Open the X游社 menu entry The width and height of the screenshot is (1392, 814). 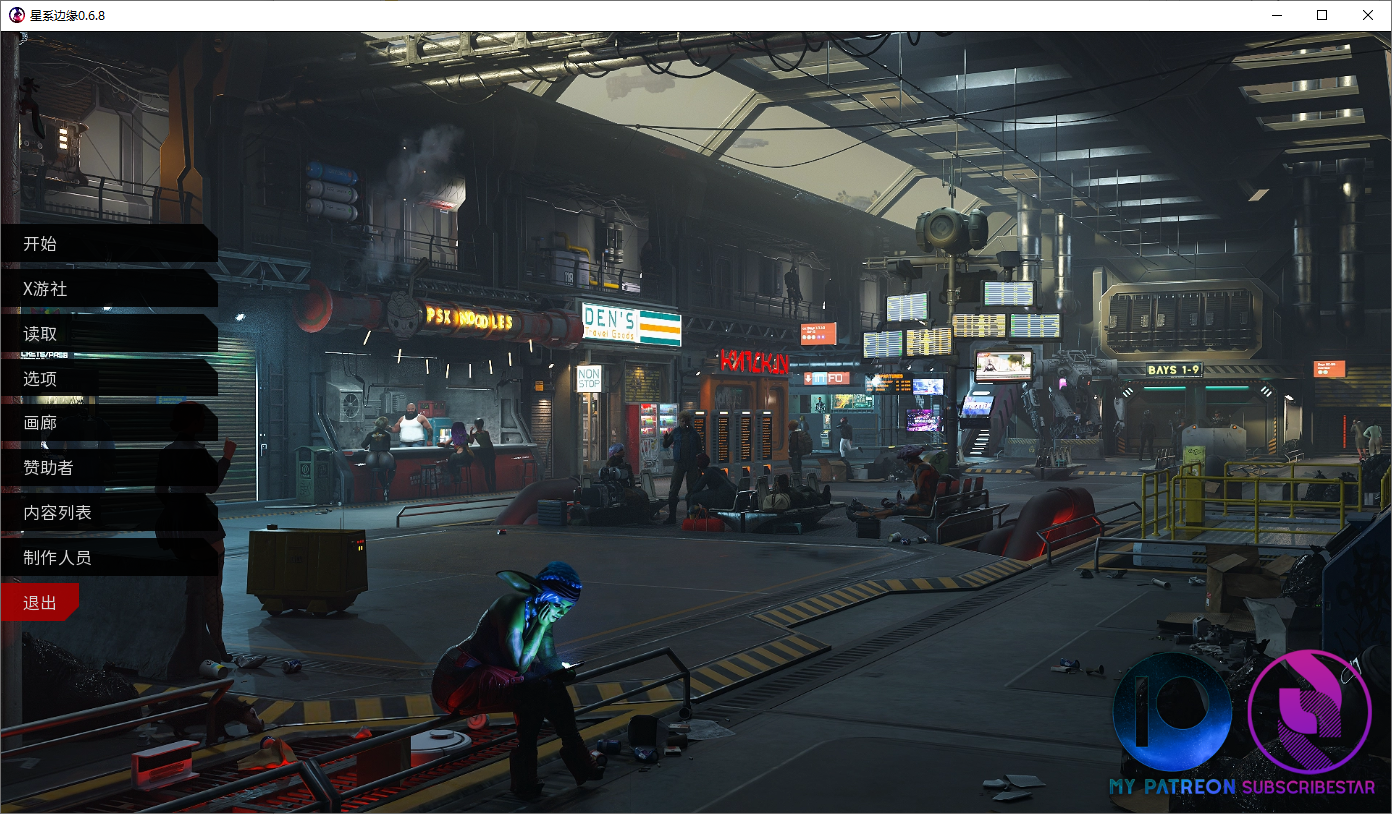click(45, 289)
